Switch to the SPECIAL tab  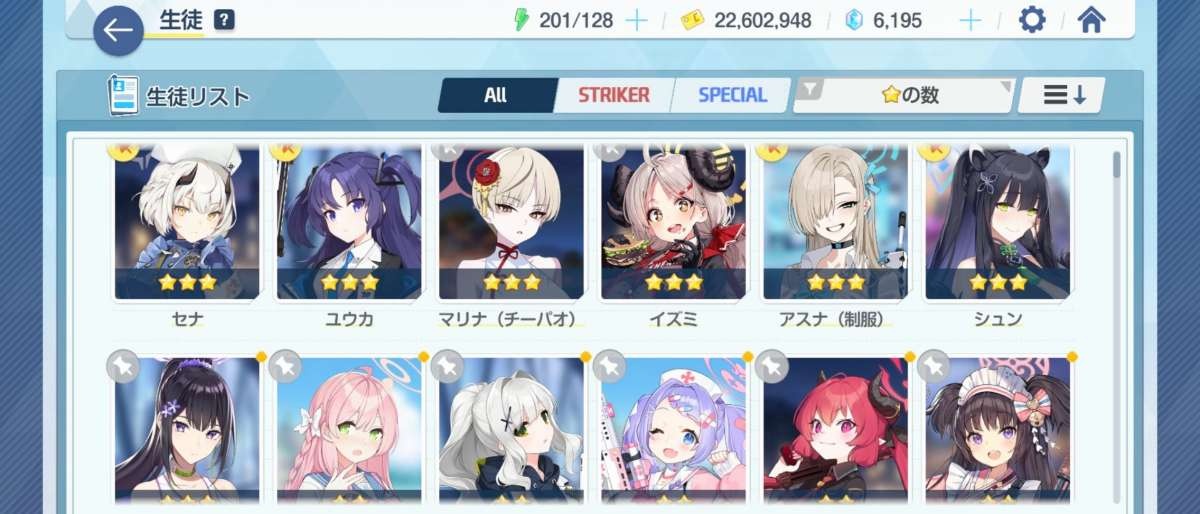[732, 95]
